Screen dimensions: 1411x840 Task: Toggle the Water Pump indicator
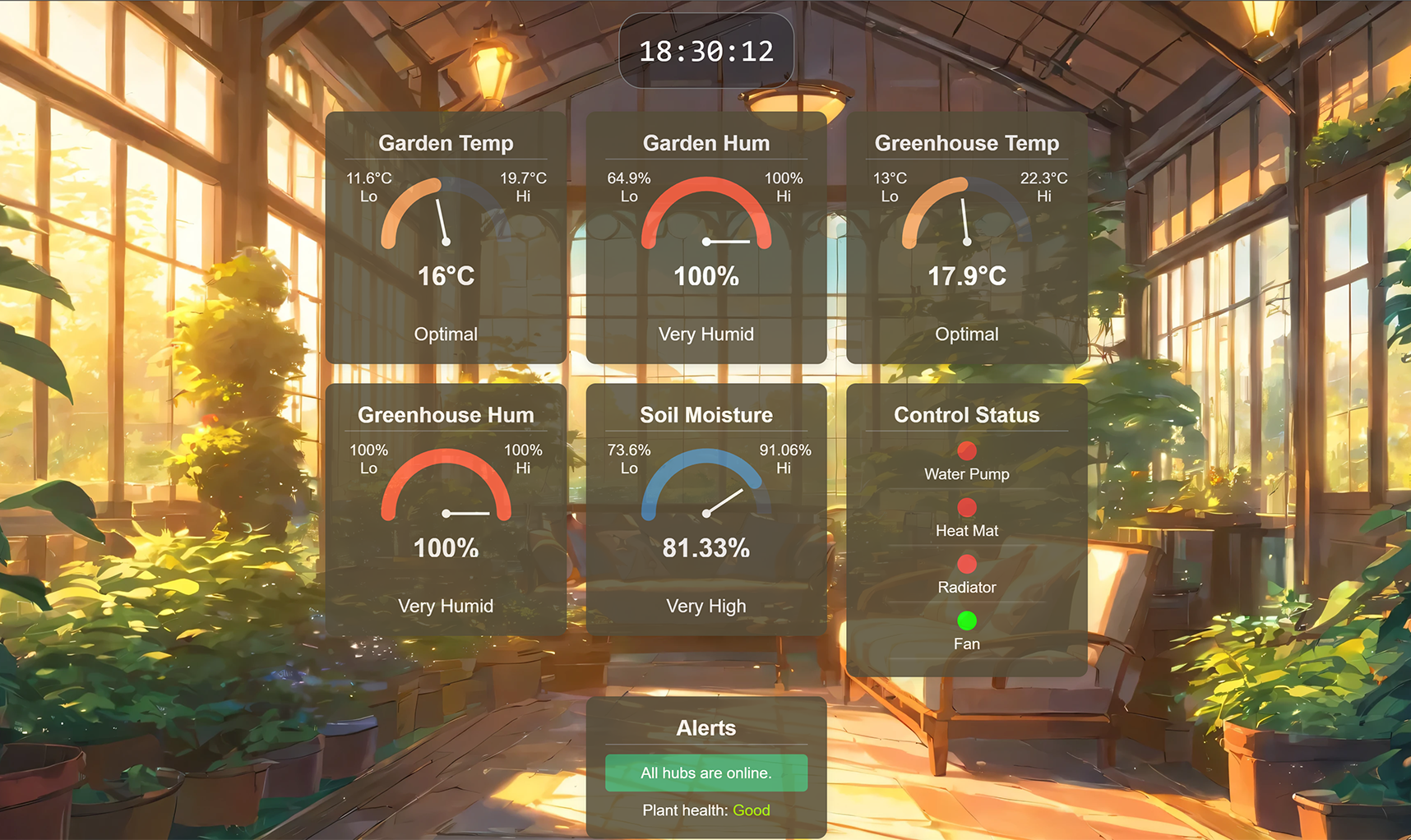966,450
